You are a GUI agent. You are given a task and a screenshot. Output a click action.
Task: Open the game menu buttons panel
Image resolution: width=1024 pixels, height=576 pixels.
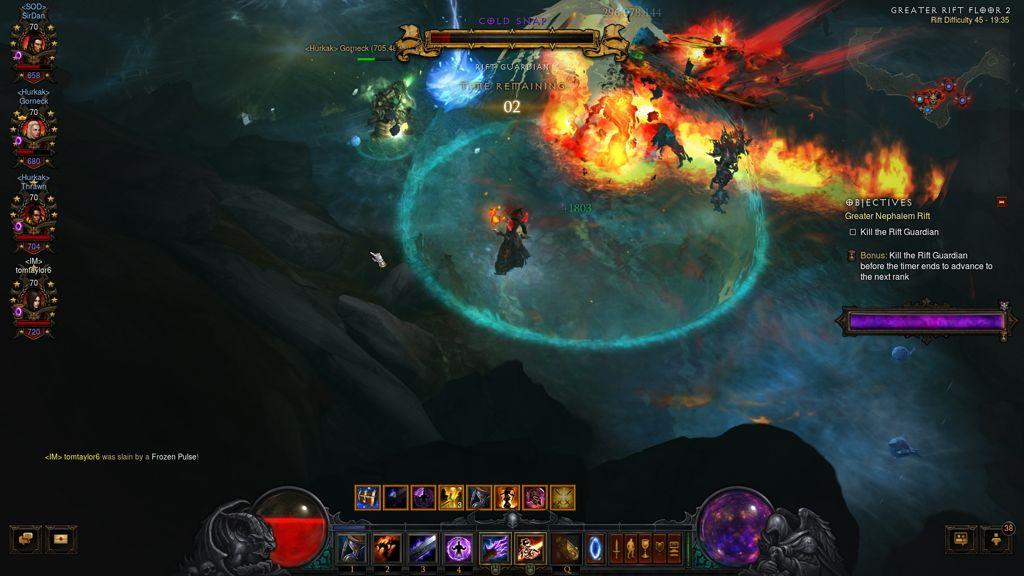tap(646, 548)
